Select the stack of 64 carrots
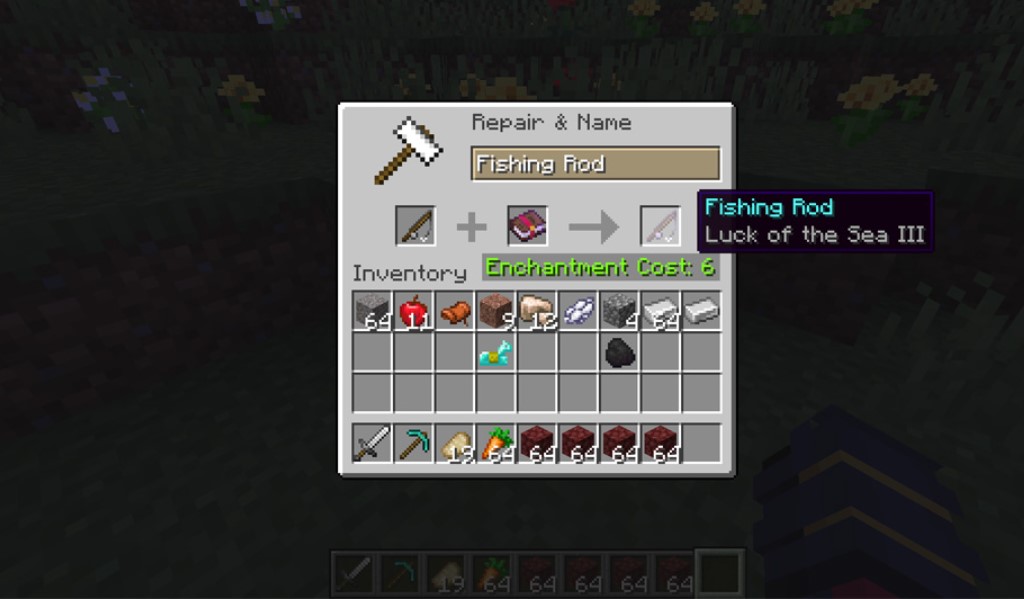 click(495, 443)
